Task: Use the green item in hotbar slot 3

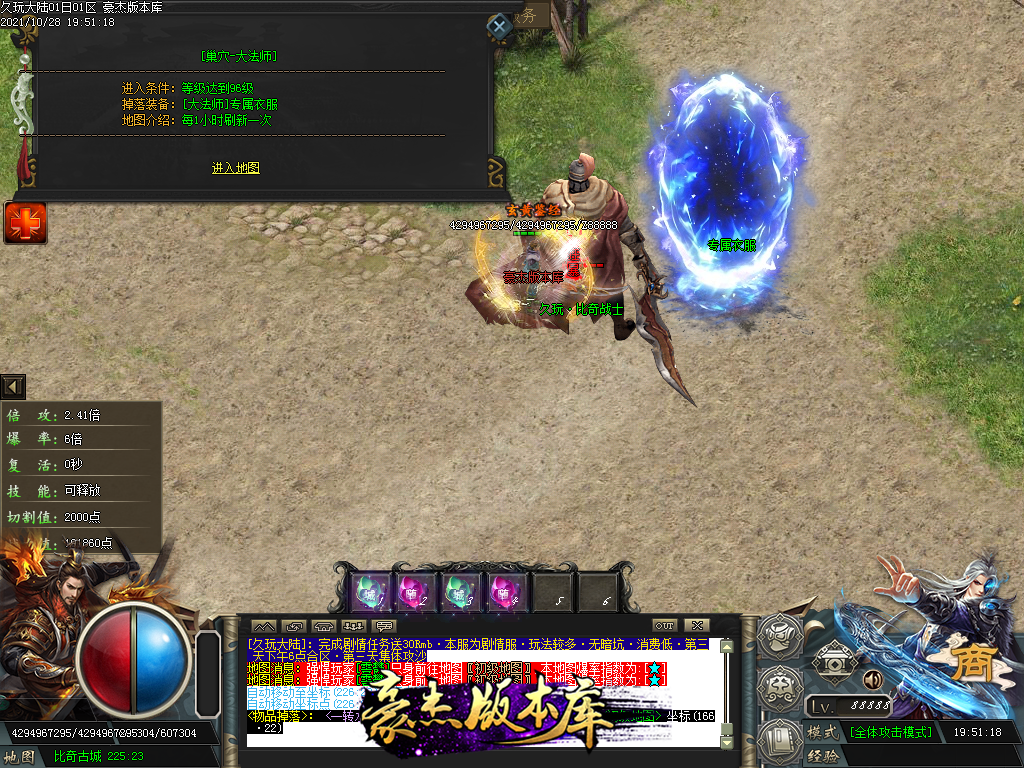Action: 463,592
